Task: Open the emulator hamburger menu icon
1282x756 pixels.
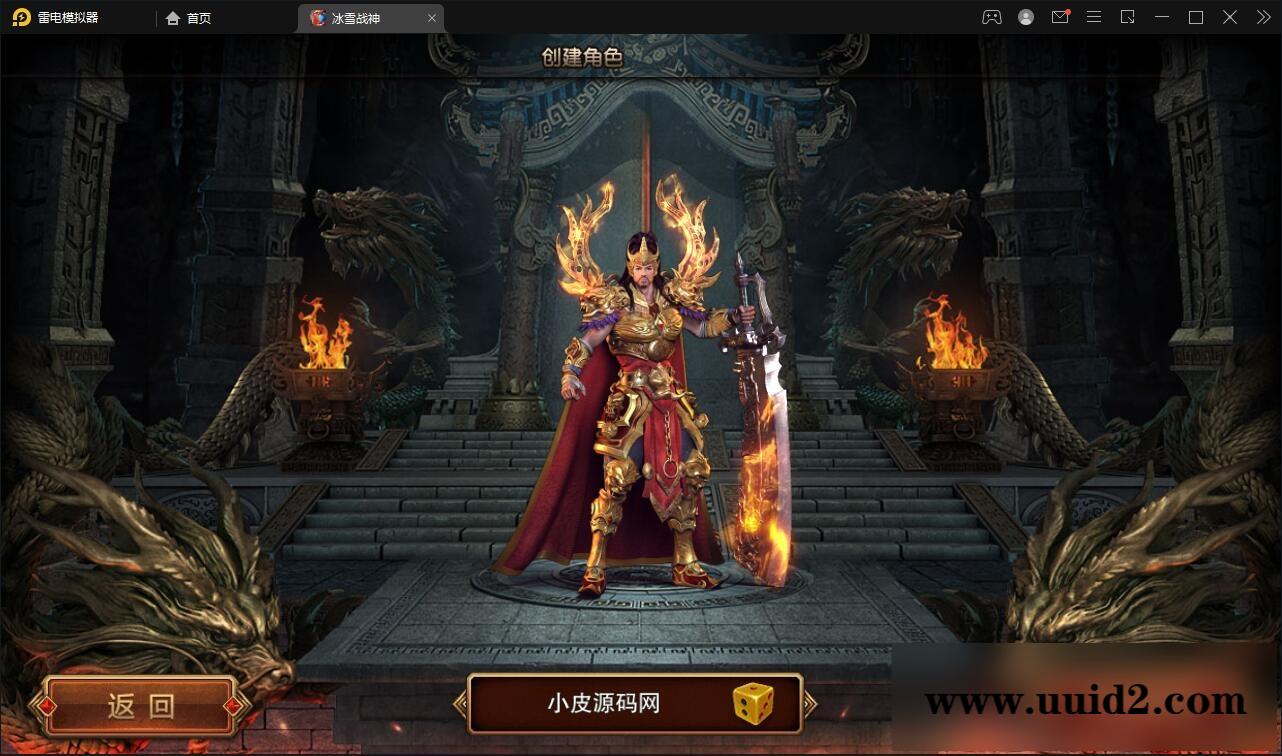Action: 1094,17
